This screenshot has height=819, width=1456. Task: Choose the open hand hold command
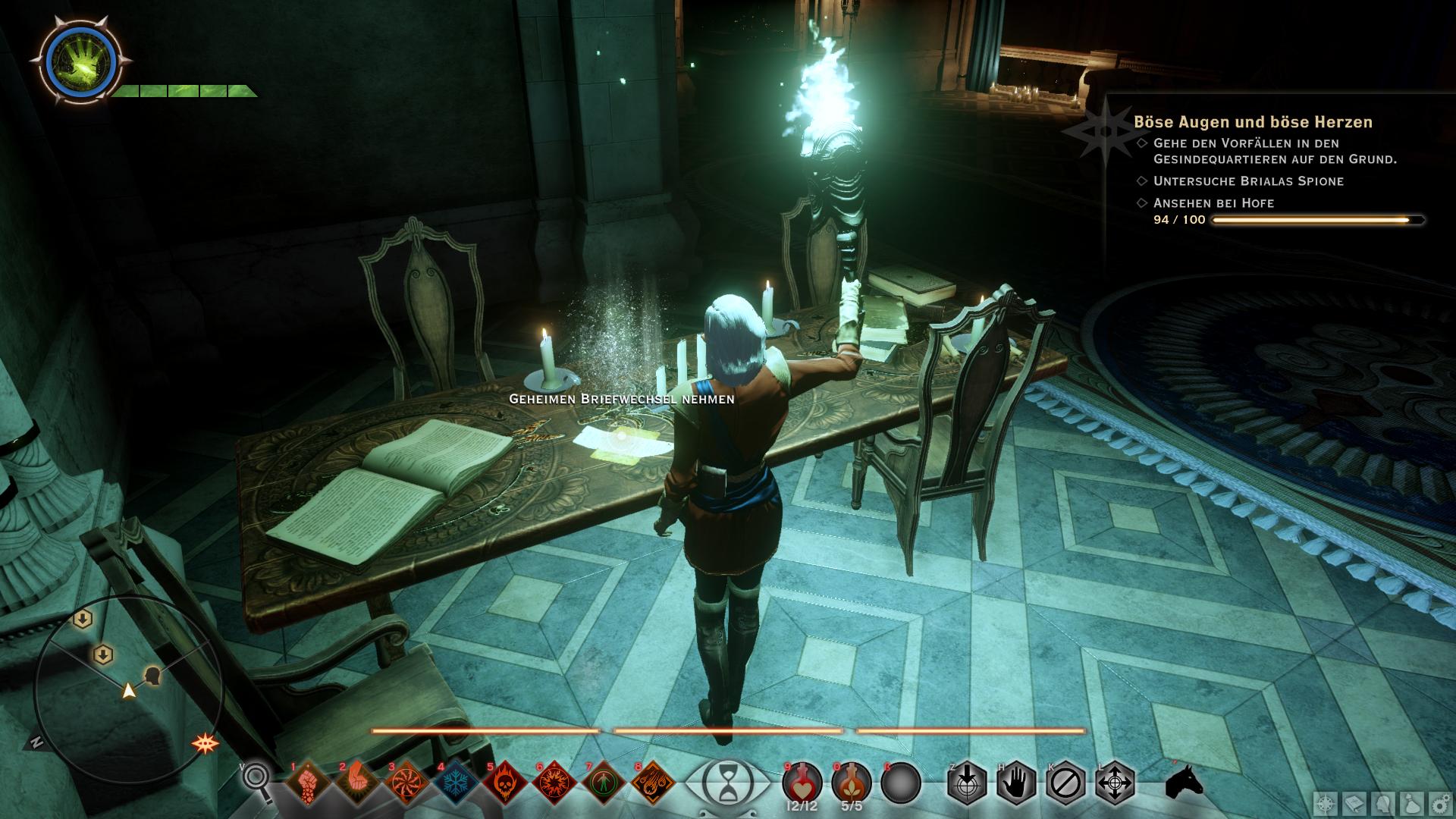tap(1016, 782)
